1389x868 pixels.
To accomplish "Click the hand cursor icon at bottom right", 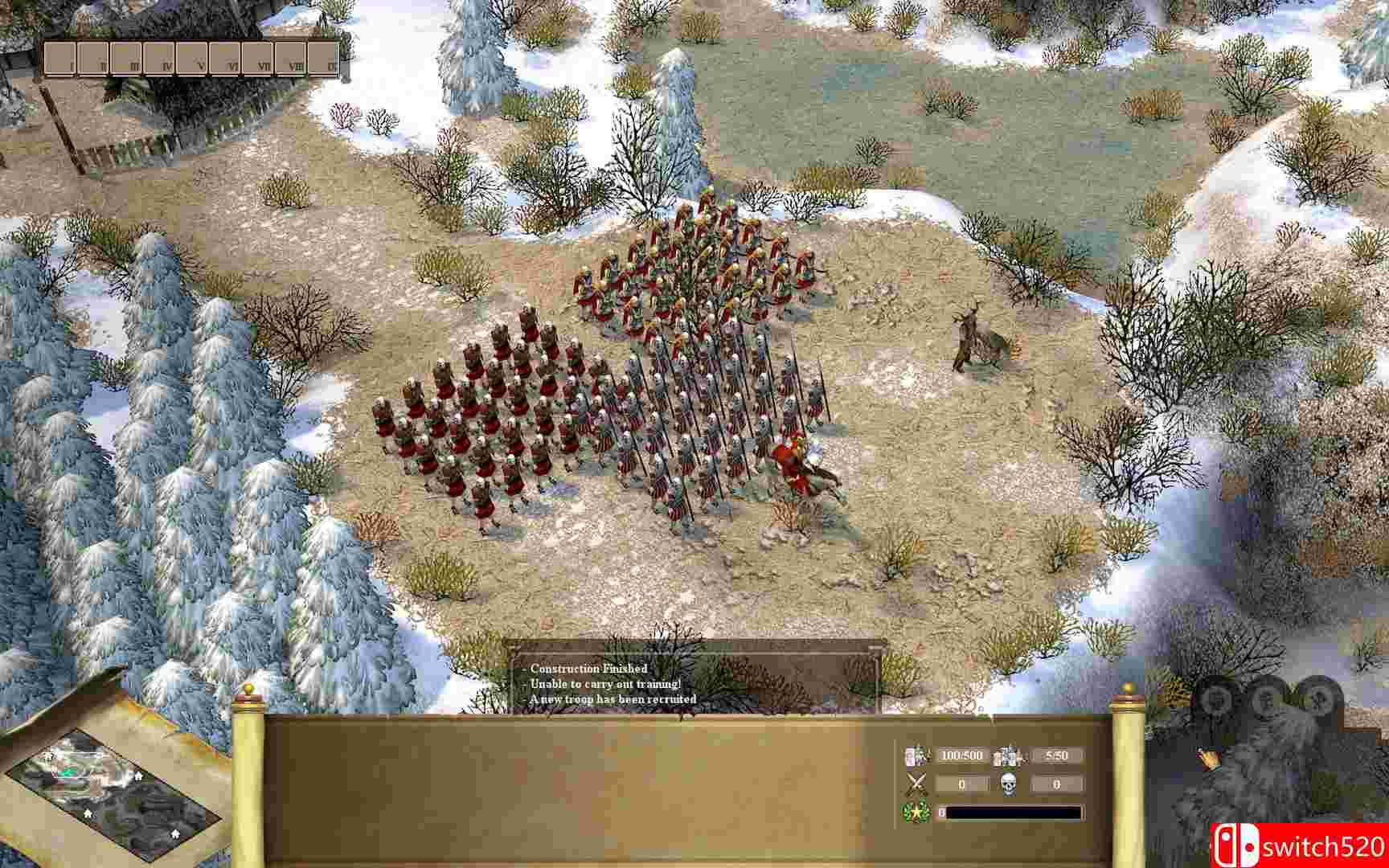I will coord(1209,759).
